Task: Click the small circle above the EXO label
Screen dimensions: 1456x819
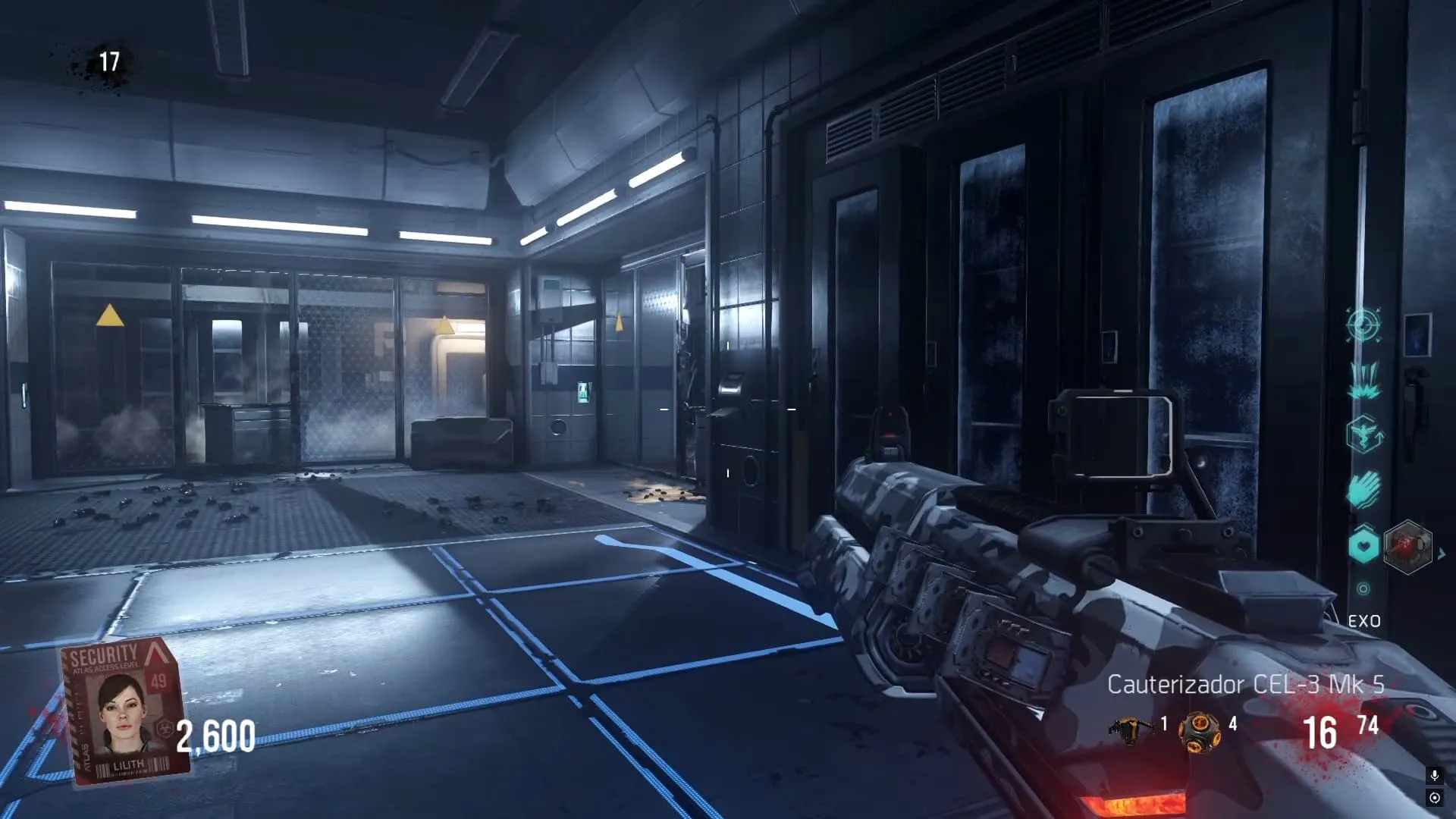Action: 1363,588
